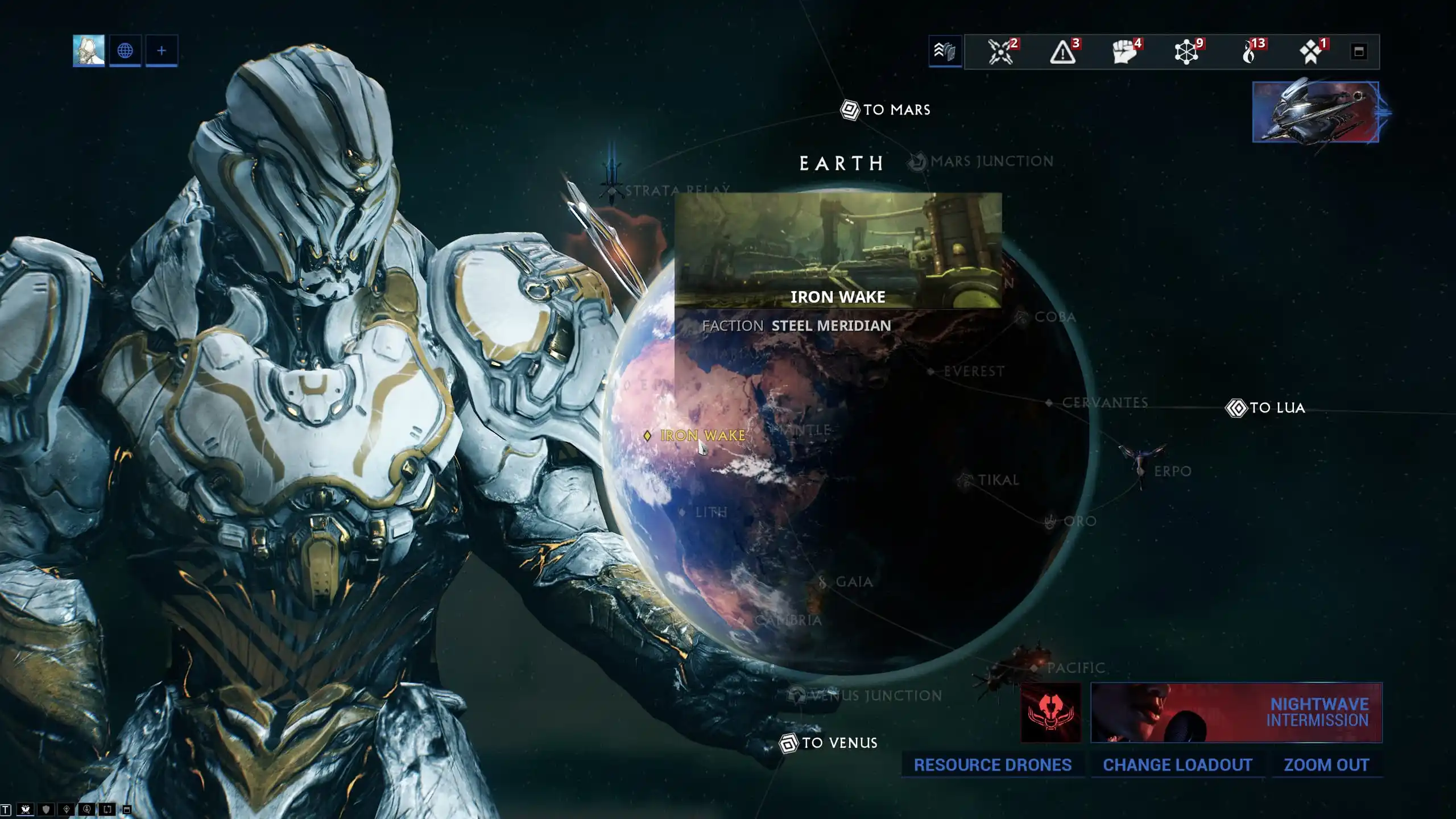
Task: Click the player profile avatar
Action: click(89, 51)
